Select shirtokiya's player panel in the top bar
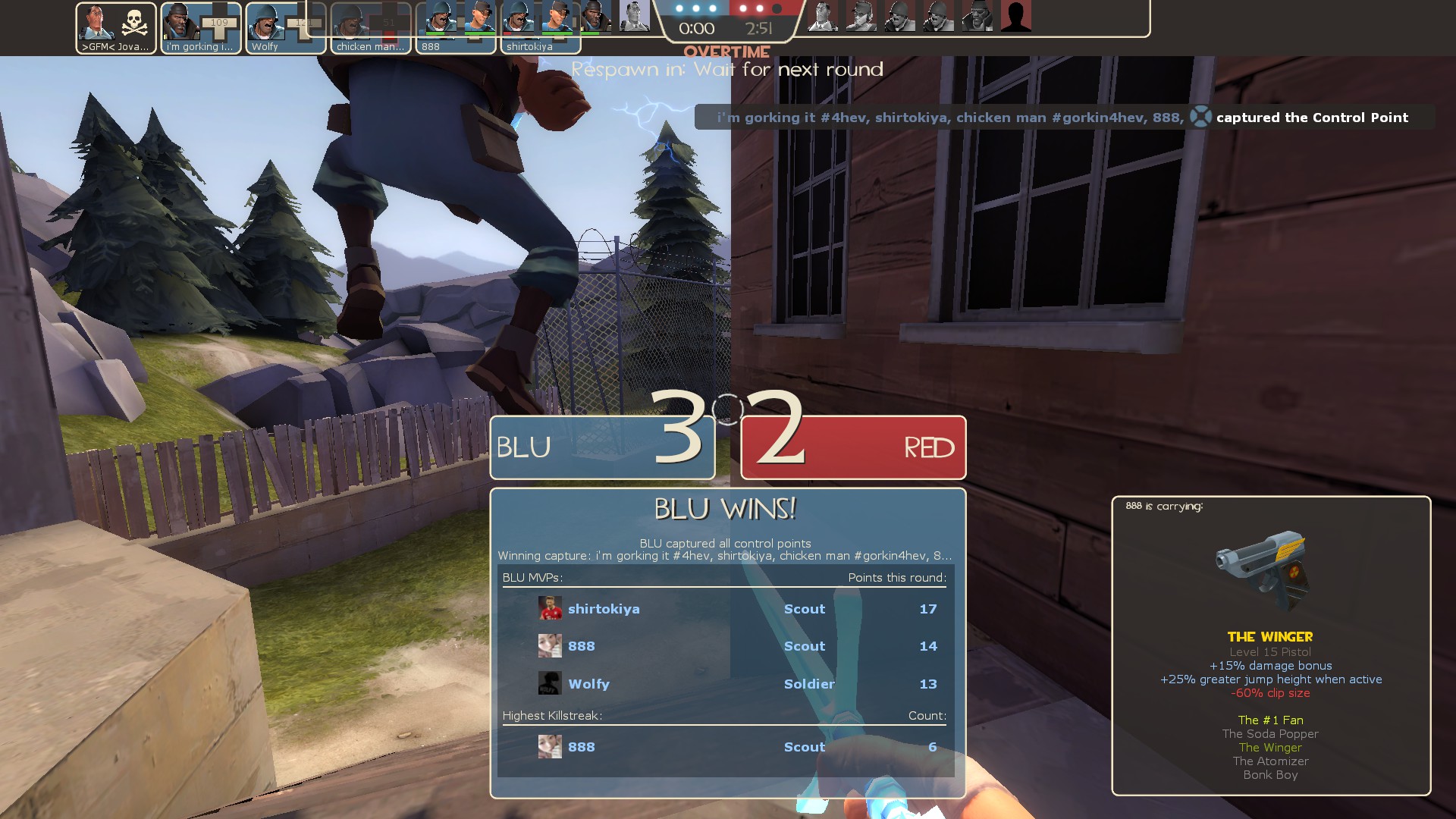Screen dimensions: 1456x819 (540, 28)
